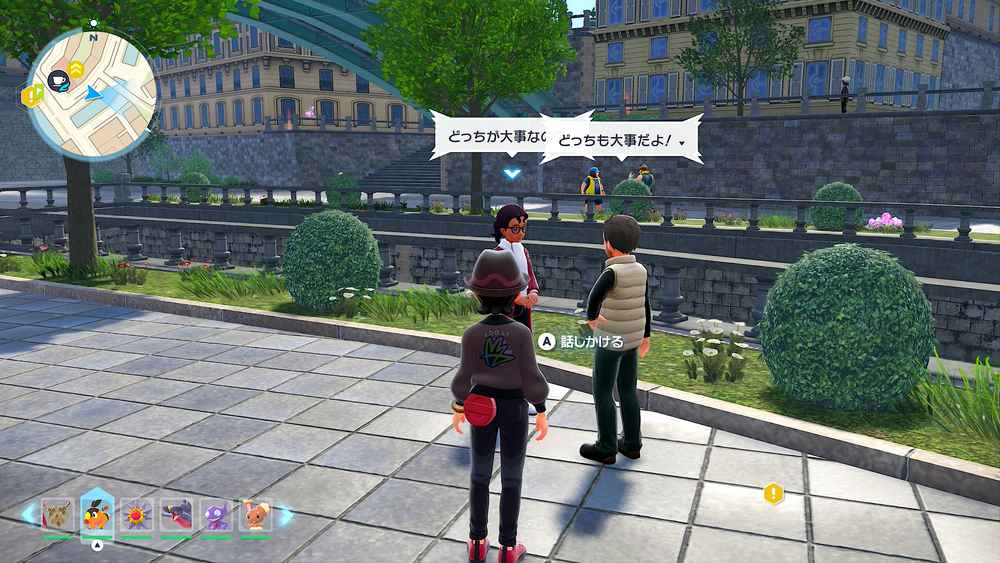Choose the purple Sableye party slot
This screenshot has width=1000, height=563.
coord(215,516)
